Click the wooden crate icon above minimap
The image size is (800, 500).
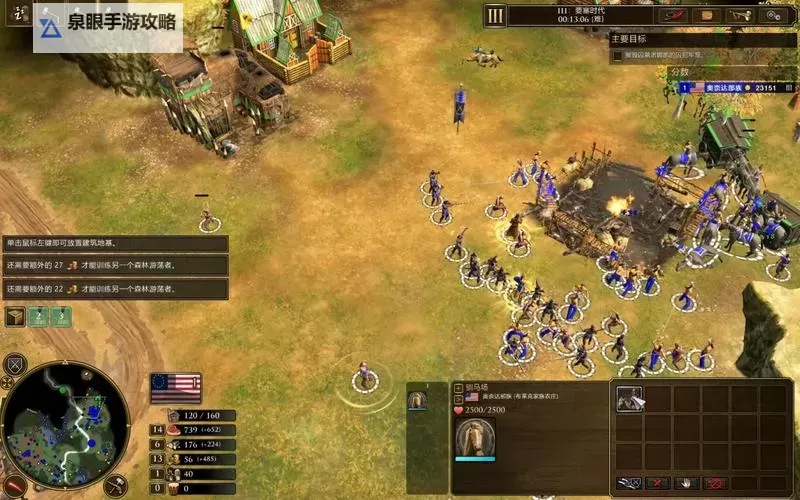click(x=15, y=317)
